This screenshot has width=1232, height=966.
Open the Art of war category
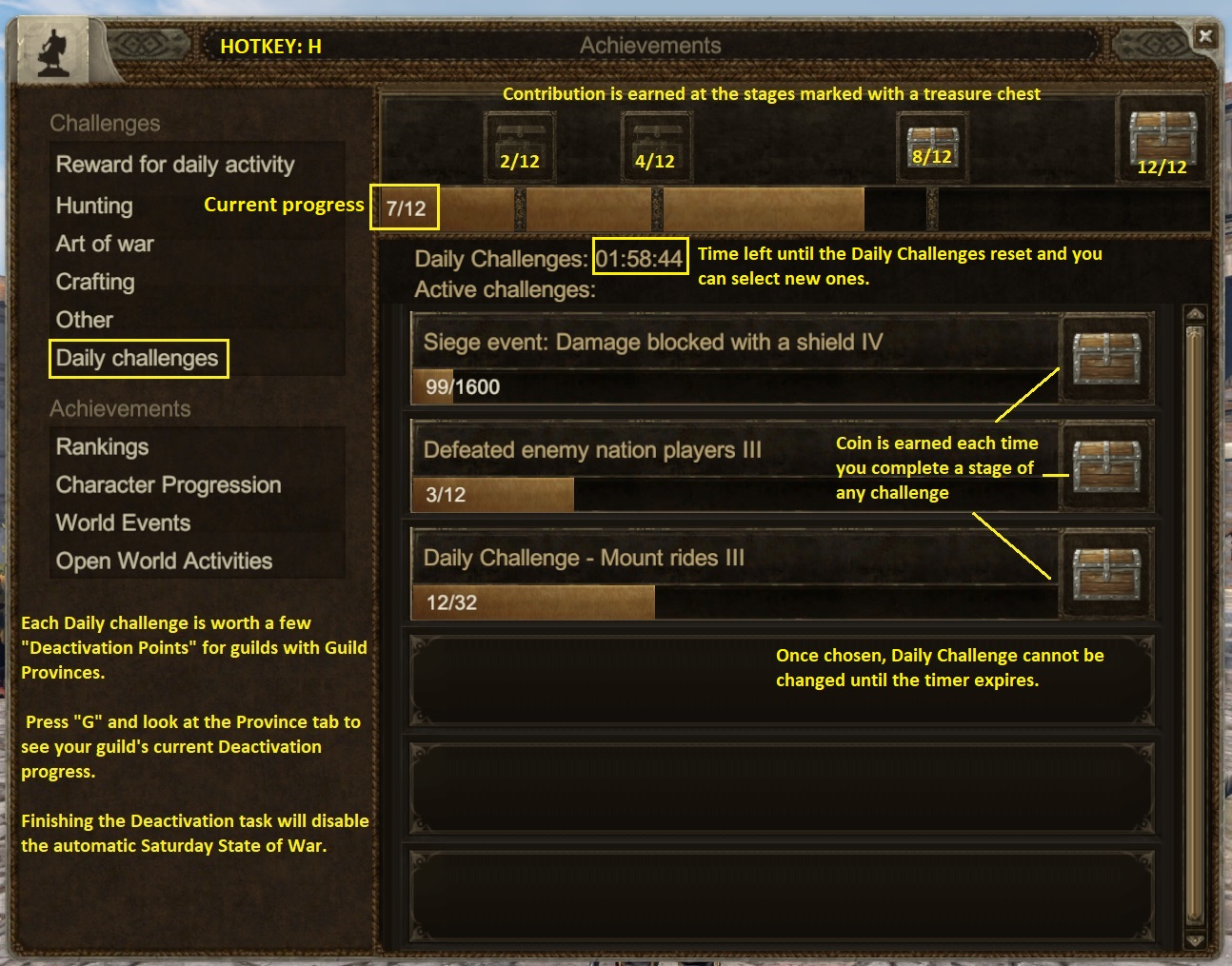click(x=105, y=244)
